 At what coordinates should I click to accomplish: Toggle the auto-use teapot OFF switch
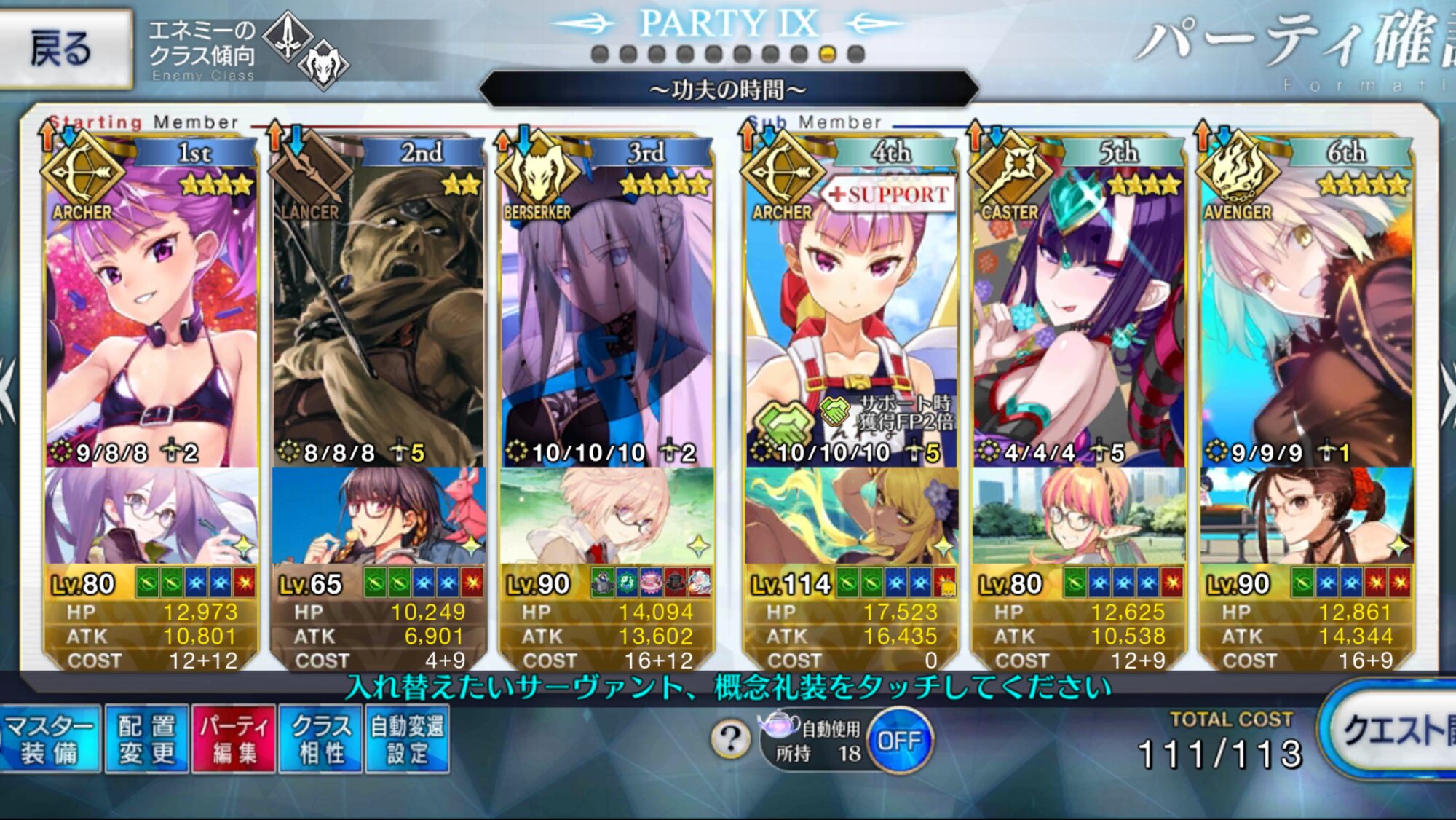pyautogui.click(x=900, y=741)
